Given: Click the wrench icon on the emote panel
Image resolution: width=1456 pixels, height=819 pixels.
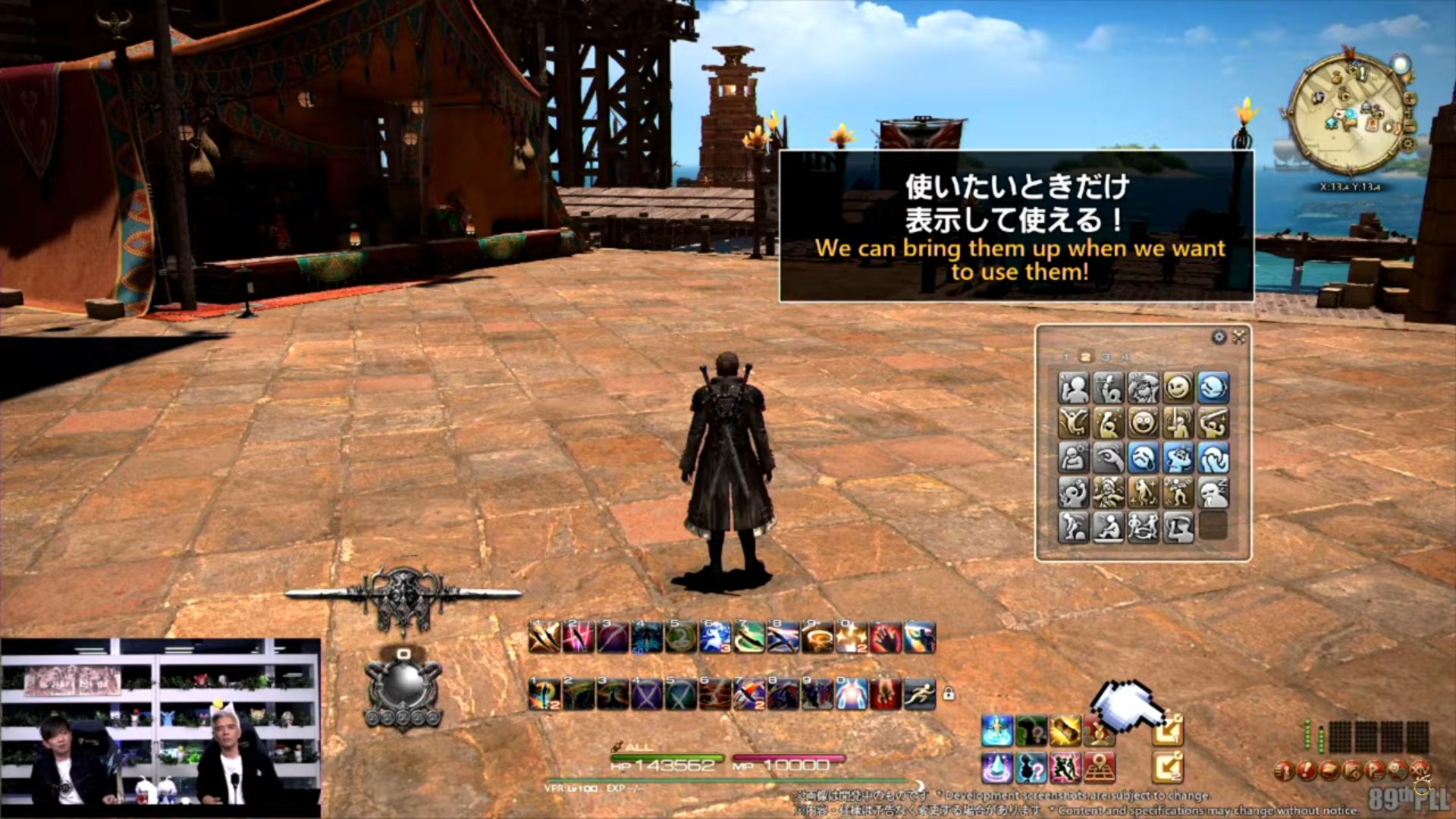Looking at the screenshot, I should (1238, 335).
